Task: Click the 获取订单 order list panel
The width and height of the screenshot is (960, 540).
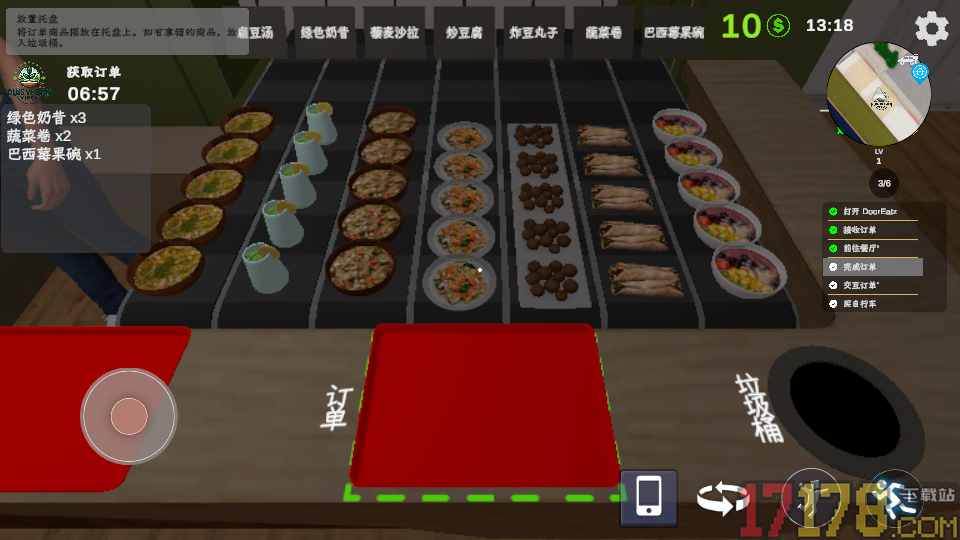Action: (76, 135)
